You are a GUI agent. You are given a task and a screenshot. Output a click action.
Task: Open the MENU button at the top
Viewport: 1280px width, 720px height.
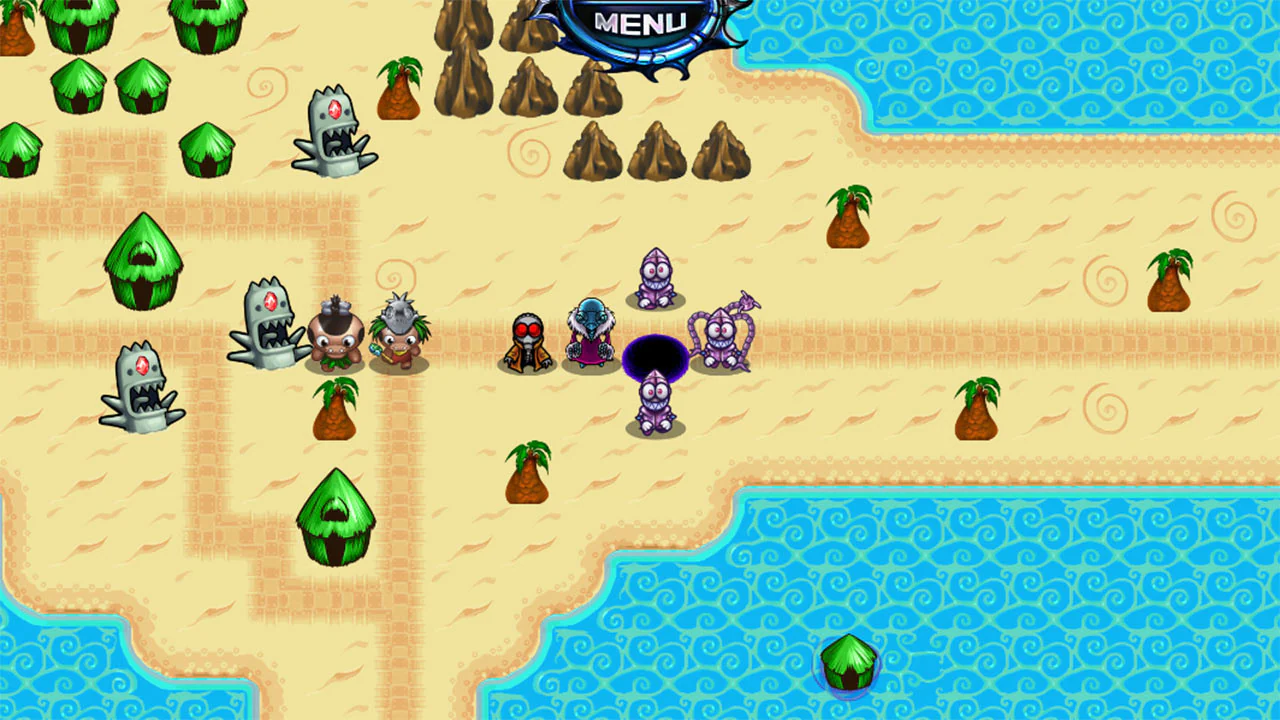[x=640, y=22]
